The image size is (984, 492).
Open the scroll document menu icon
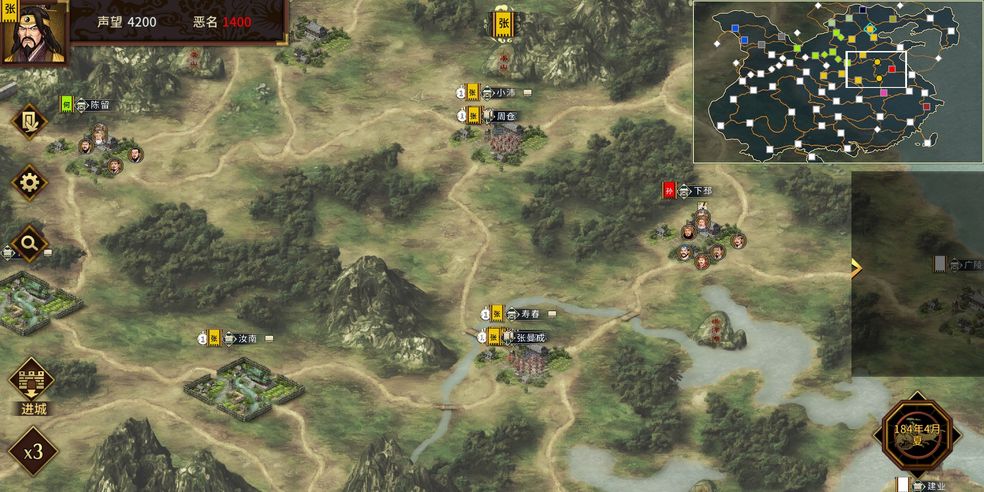(29, 121)
